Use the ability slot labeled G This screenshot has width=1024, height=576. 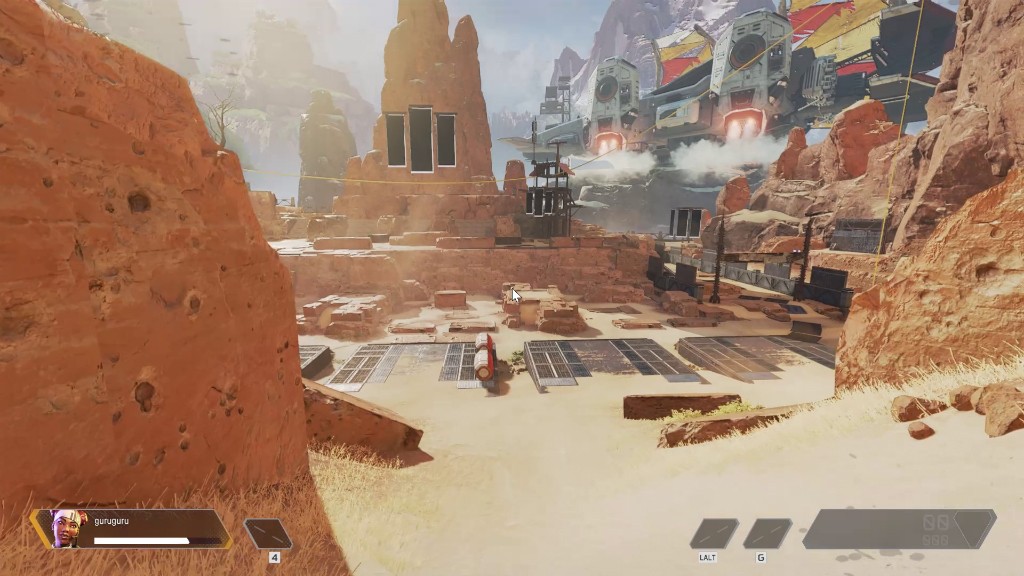pos(767,533)
